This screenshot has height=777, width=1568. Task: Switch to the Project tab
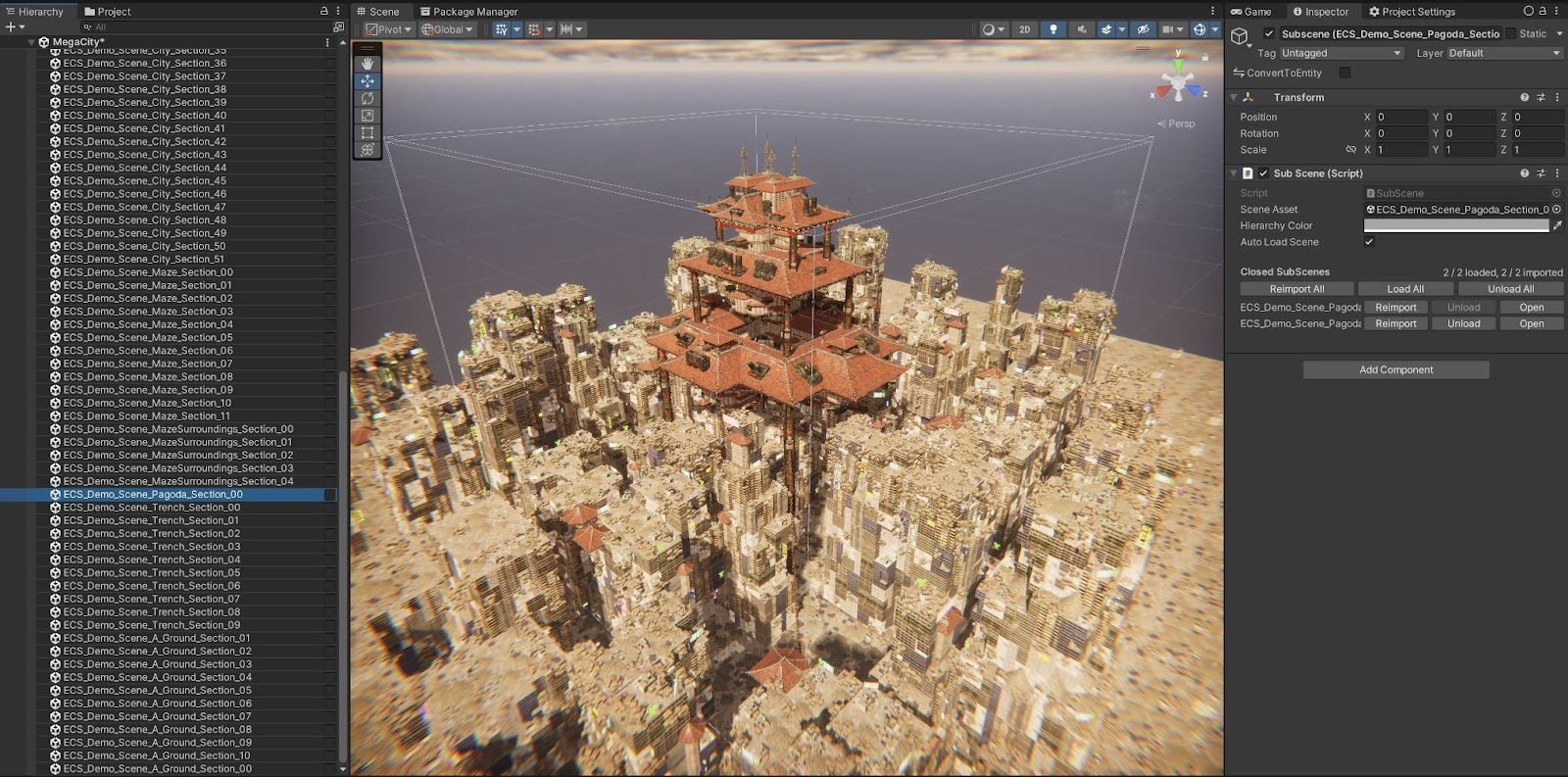tap(108, 12)
